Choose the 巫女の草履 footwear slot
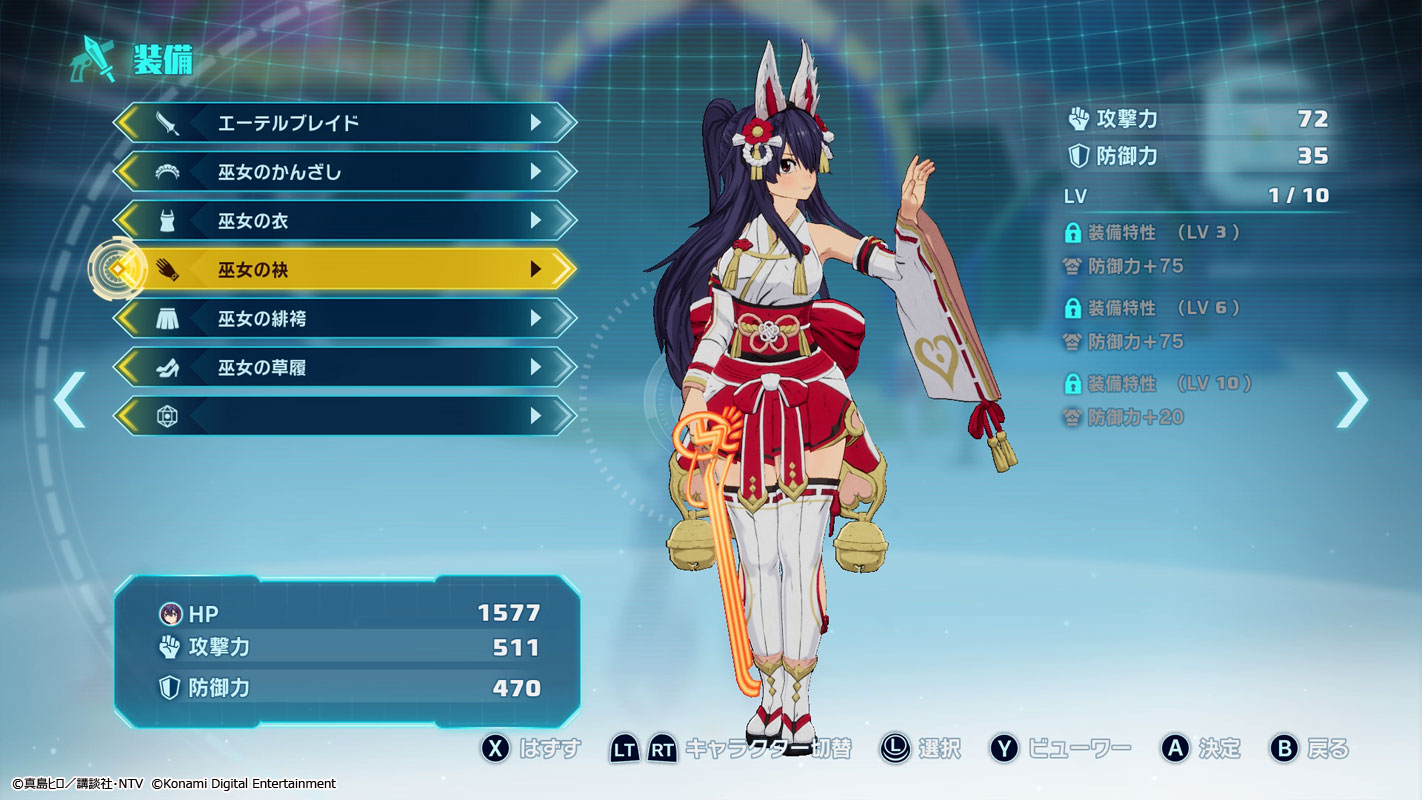This screenshot has width=1422, height=800. tap(345, 367)
